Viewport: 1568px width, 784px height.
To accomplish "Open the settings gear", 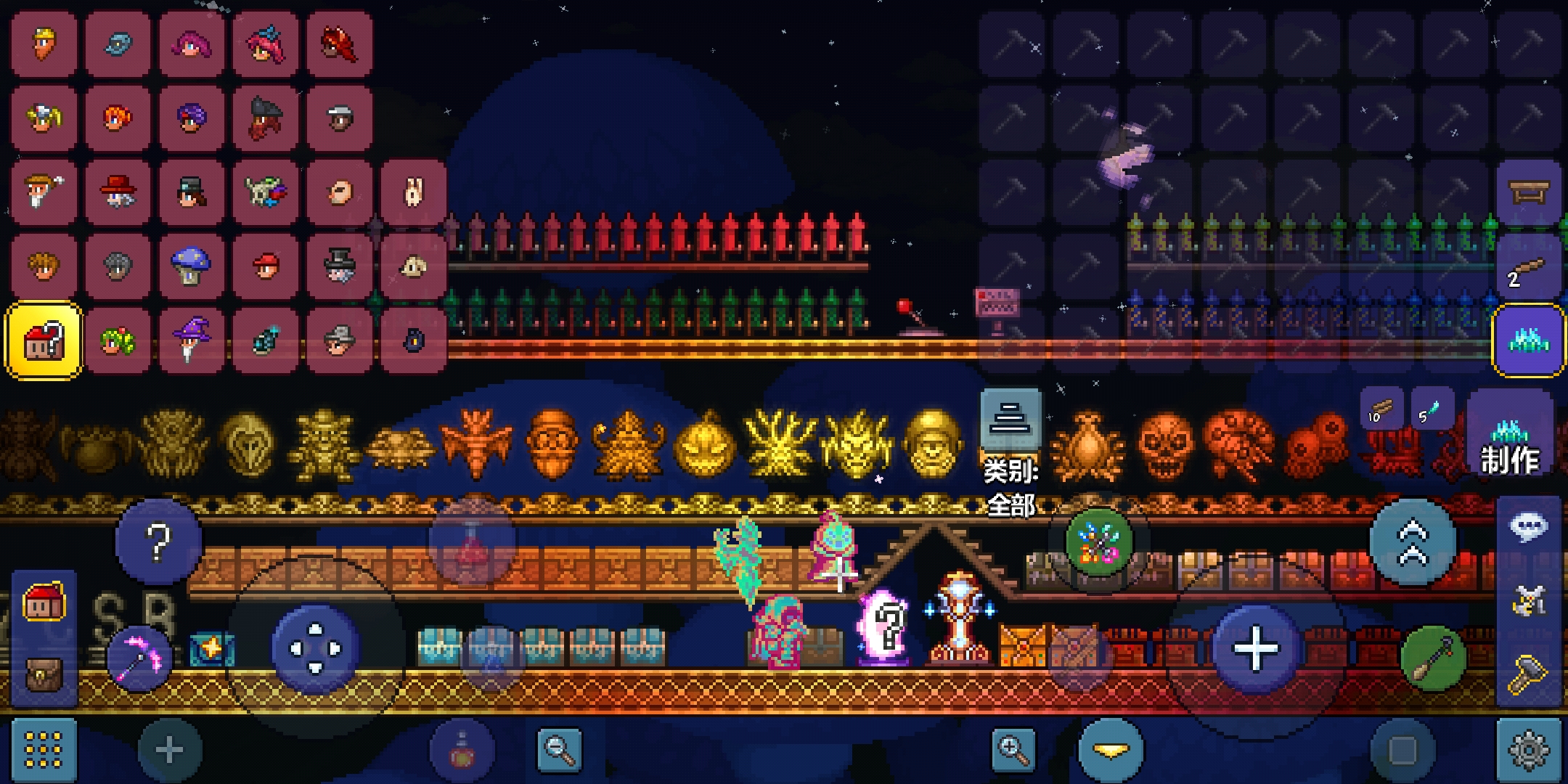I will click(1529, 751).
